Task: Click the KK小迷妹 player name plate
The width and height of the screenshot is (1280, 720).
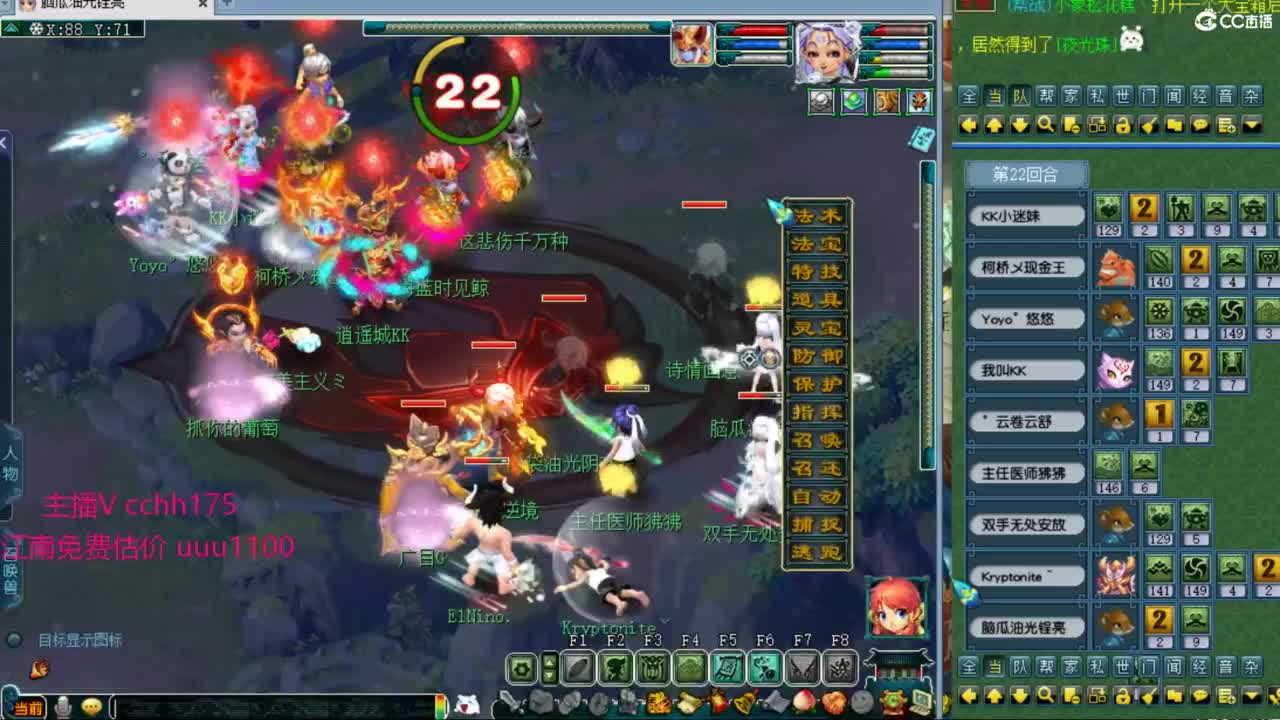Action: coord(1029,213)
